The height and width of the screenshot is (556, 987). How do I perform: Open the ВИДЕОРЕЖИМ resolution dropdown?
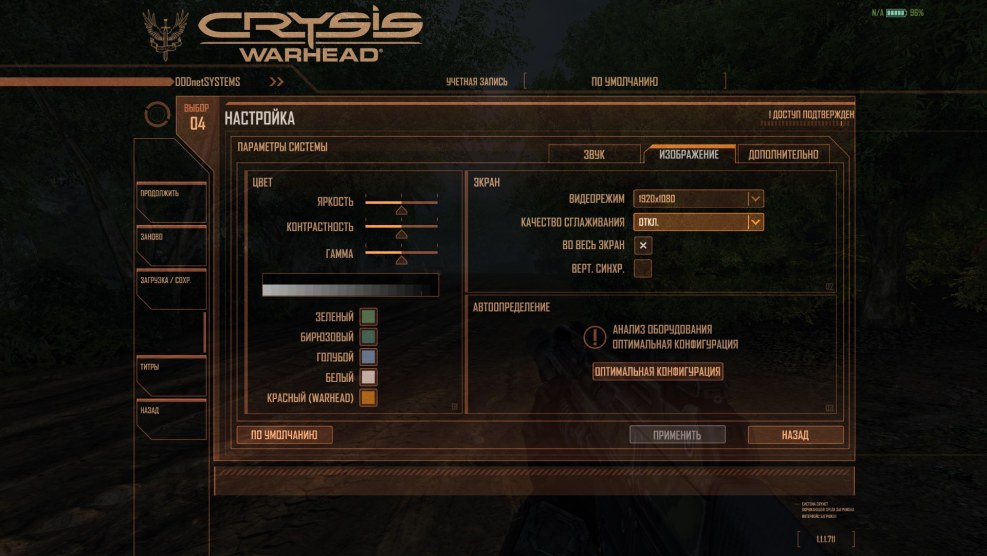click(x=699, y=198)
